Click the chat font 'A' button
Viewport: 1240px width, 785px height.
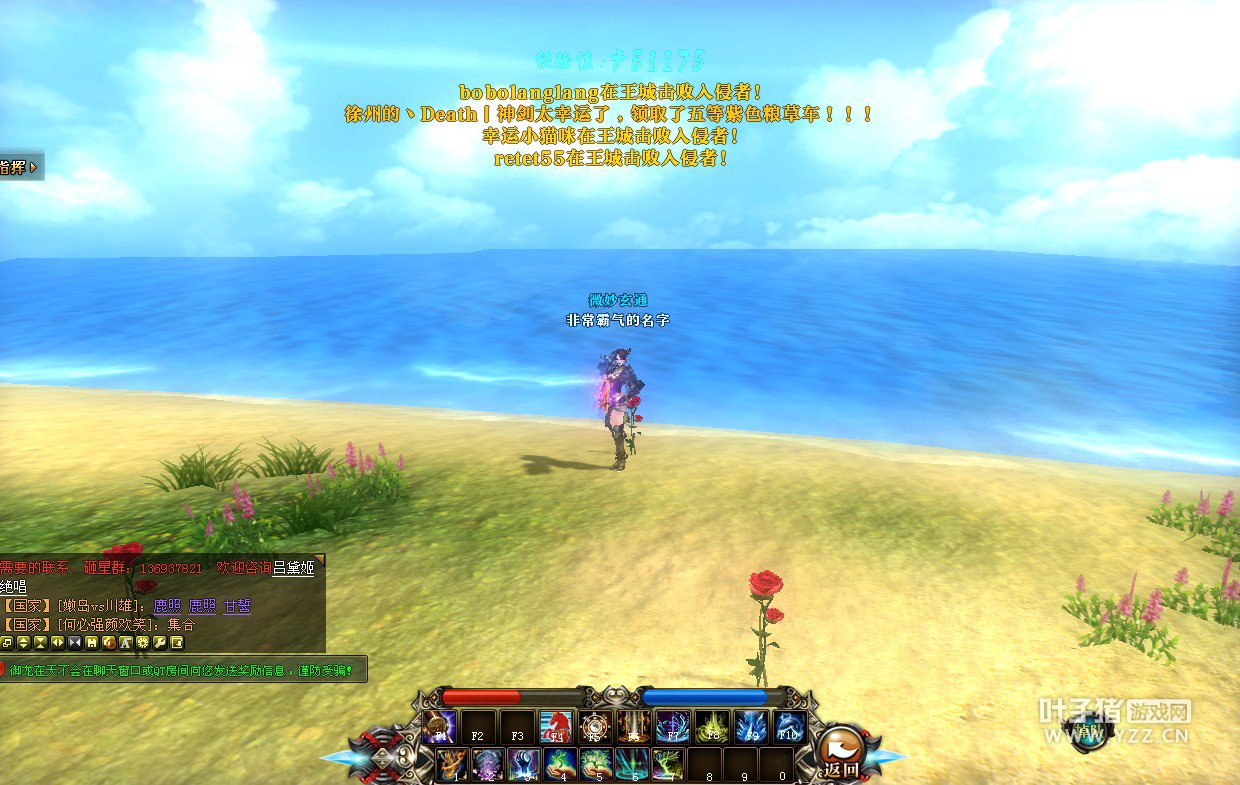point(126,642)
